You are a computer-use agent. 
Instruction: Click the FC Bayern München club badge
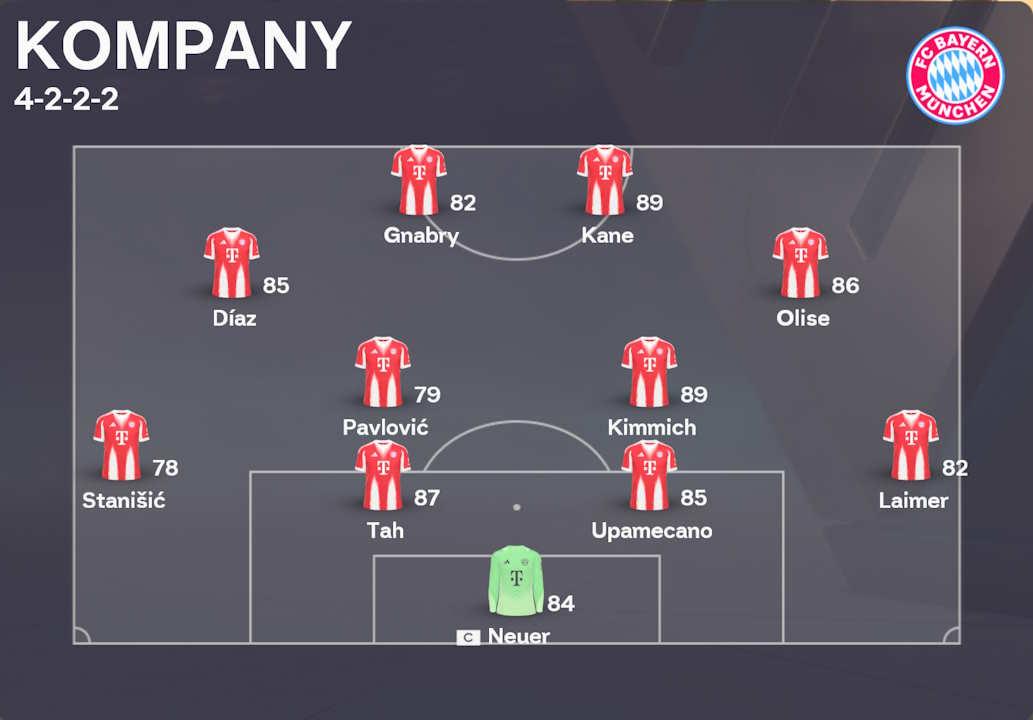click(954, 75)
